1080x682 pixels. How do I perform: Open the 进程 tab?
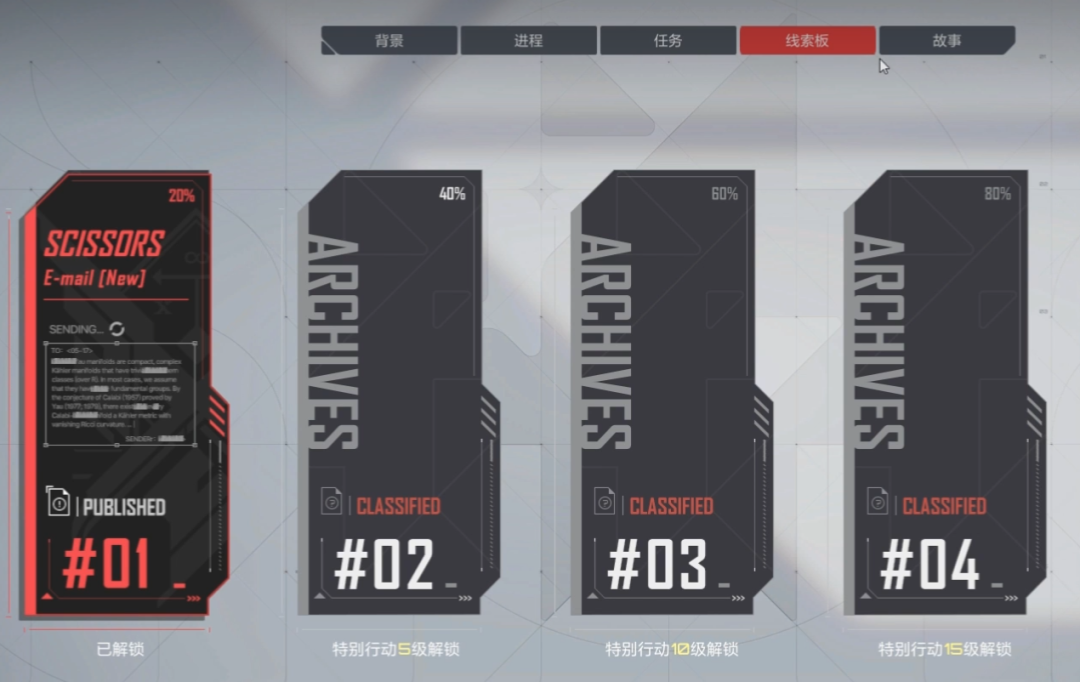[528, 41]
